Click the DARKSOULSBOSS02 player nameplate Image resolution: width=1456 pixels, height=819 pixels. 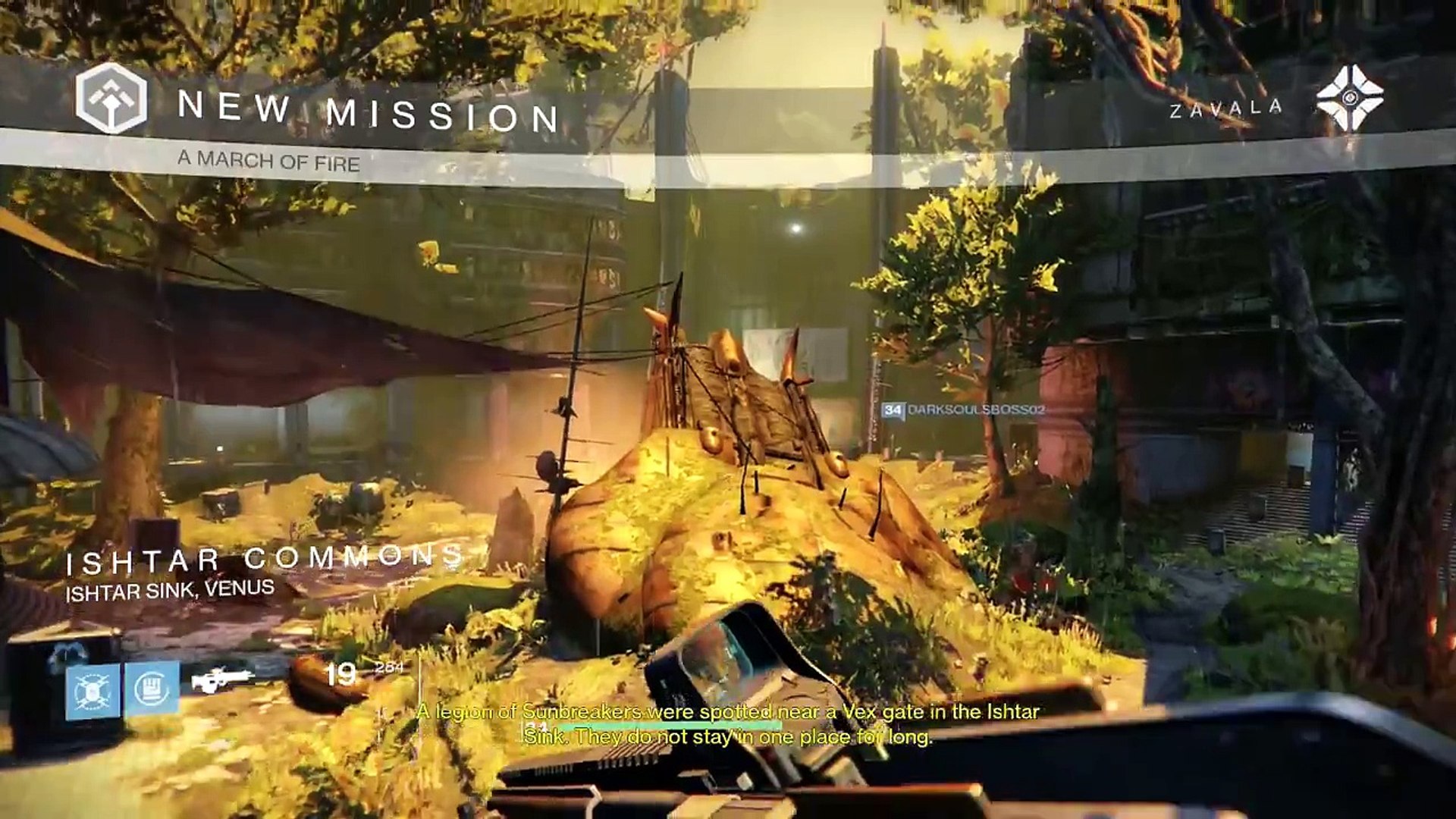pyautogui.click(x=964, y=409)
